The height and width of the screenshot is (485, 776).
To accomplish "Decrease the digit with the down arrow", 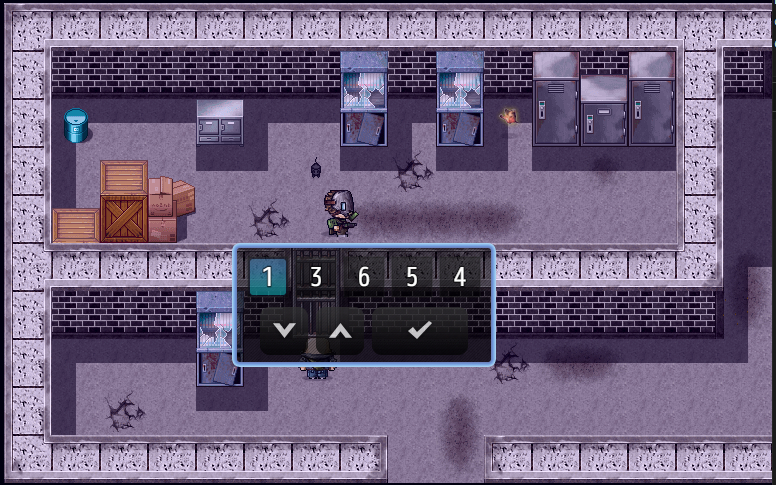I will point(285,330).
